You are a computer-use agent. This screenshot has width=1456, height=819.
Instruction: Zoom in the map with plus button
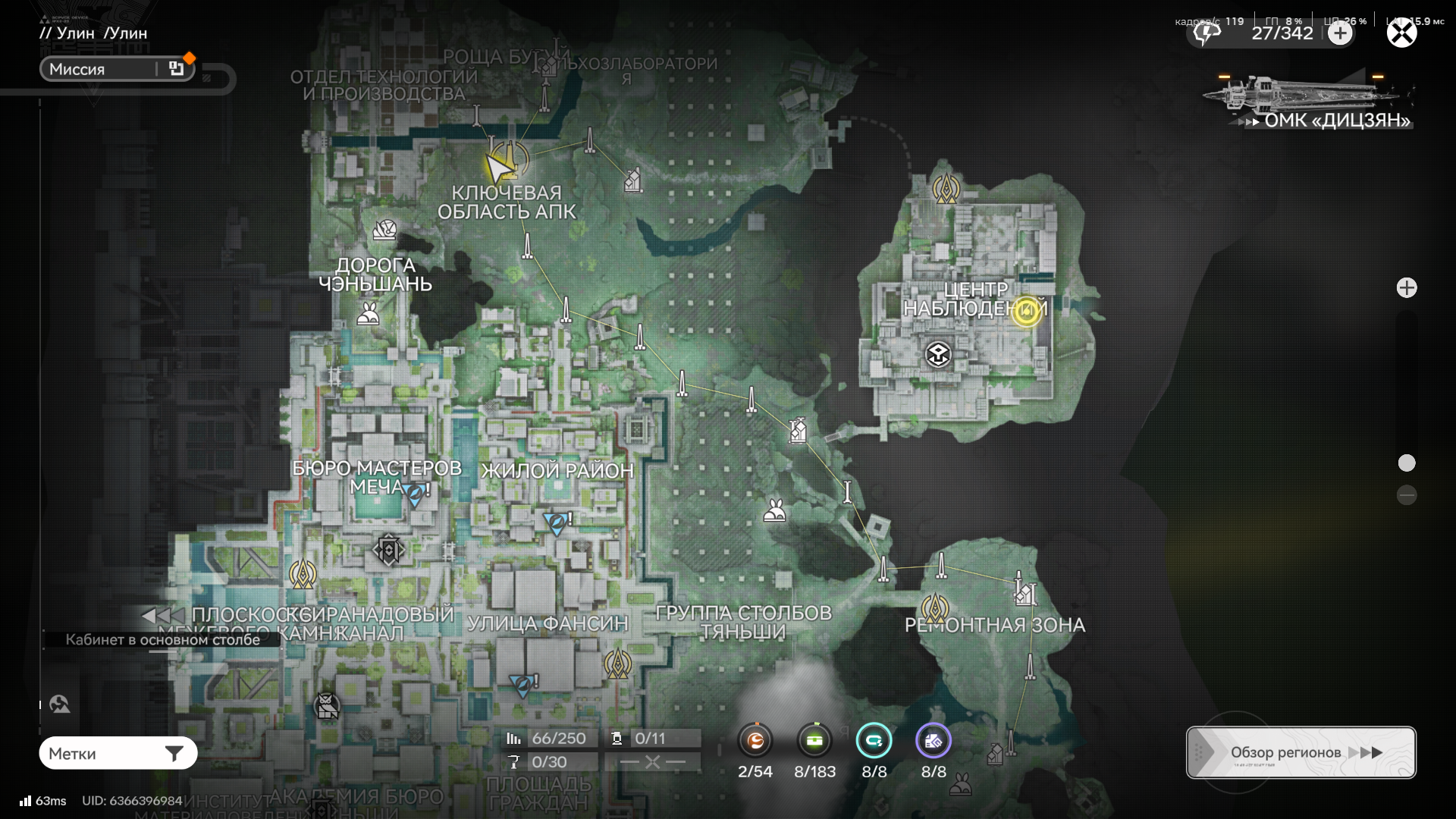(1407, 288)
